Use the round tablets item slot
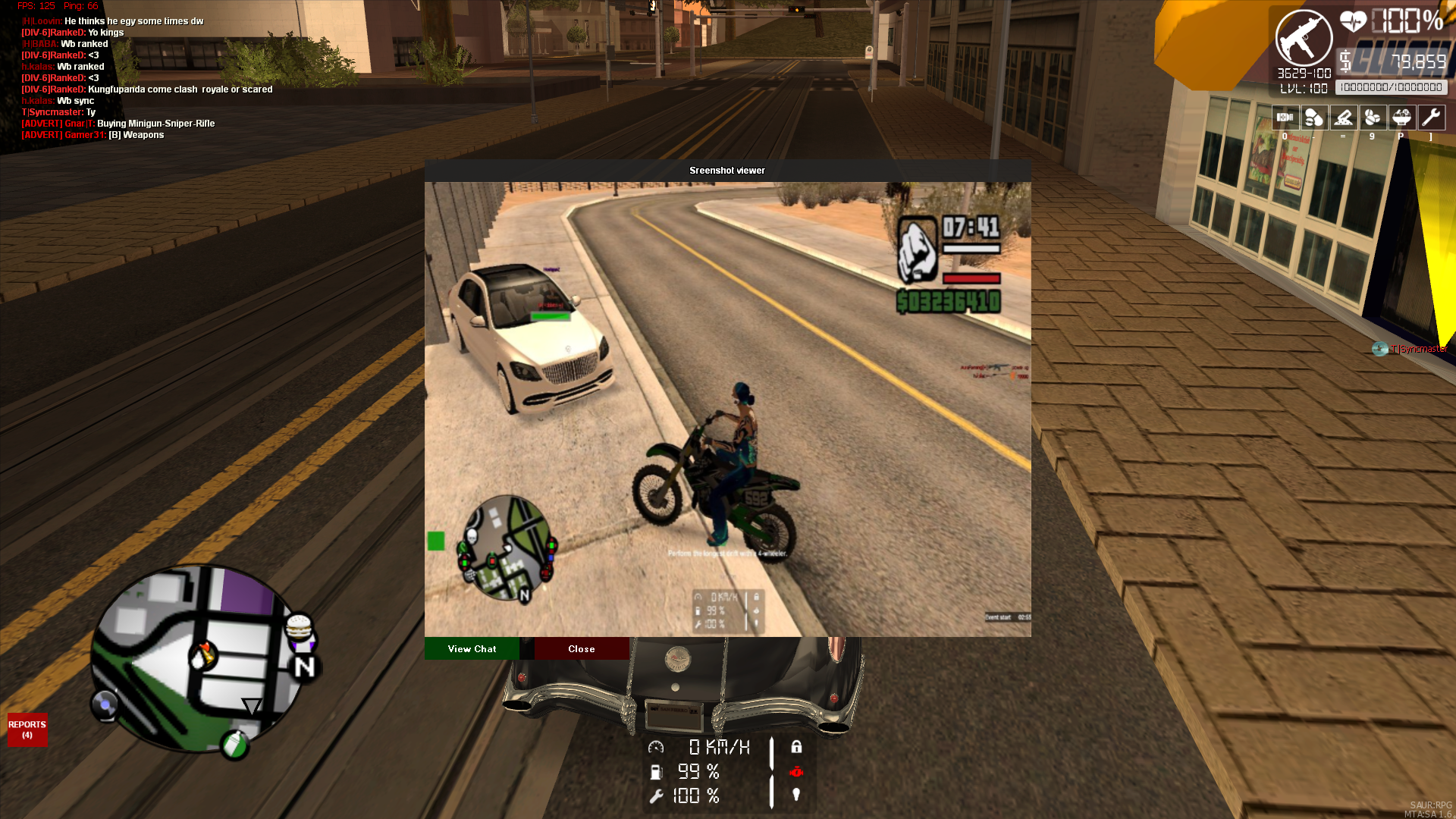Viewport: 1456px width, 819px height. pyautogui.click(x=1372, y=118)
